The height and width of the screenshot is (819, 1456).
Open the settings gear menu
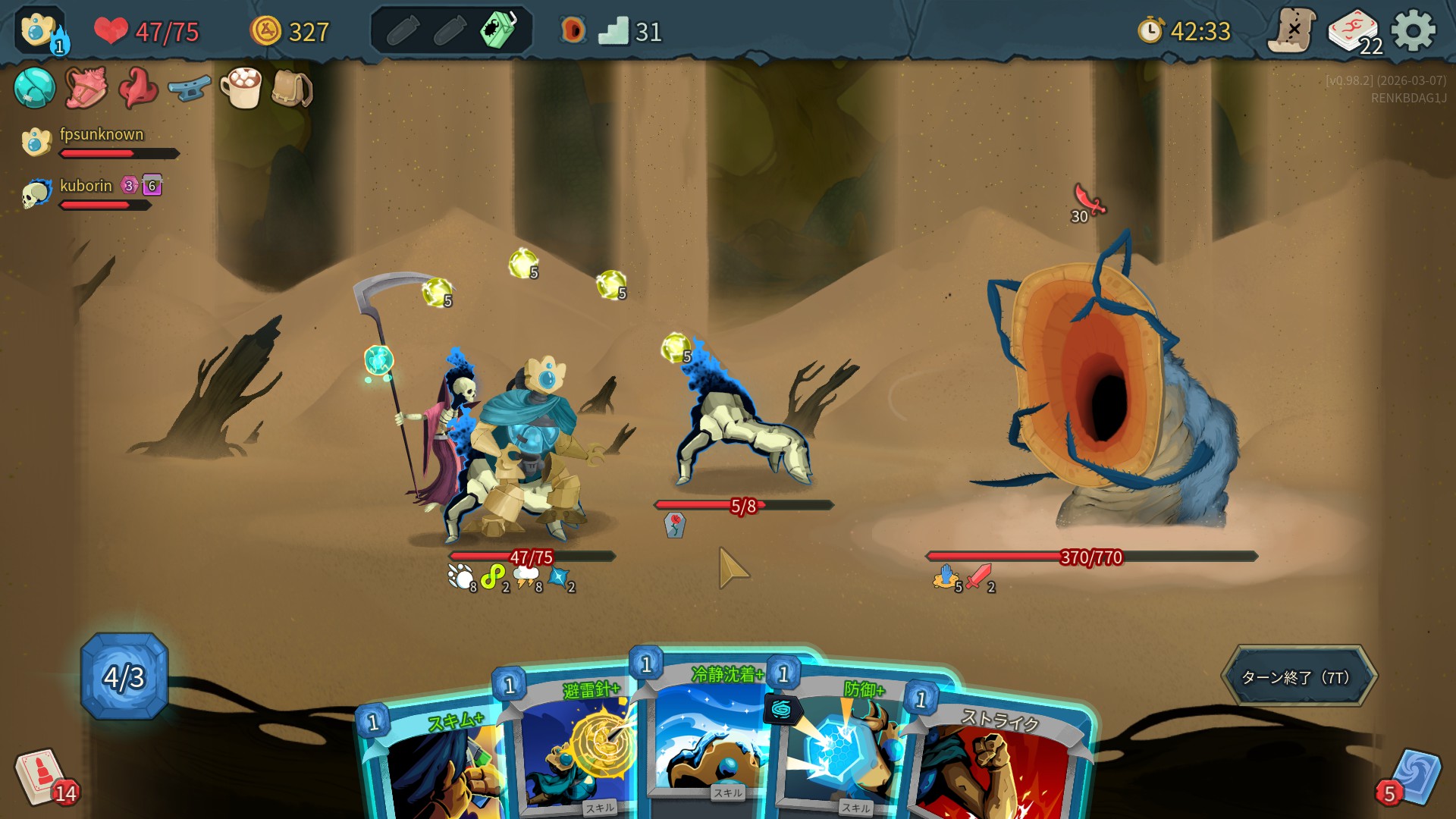1414,31
